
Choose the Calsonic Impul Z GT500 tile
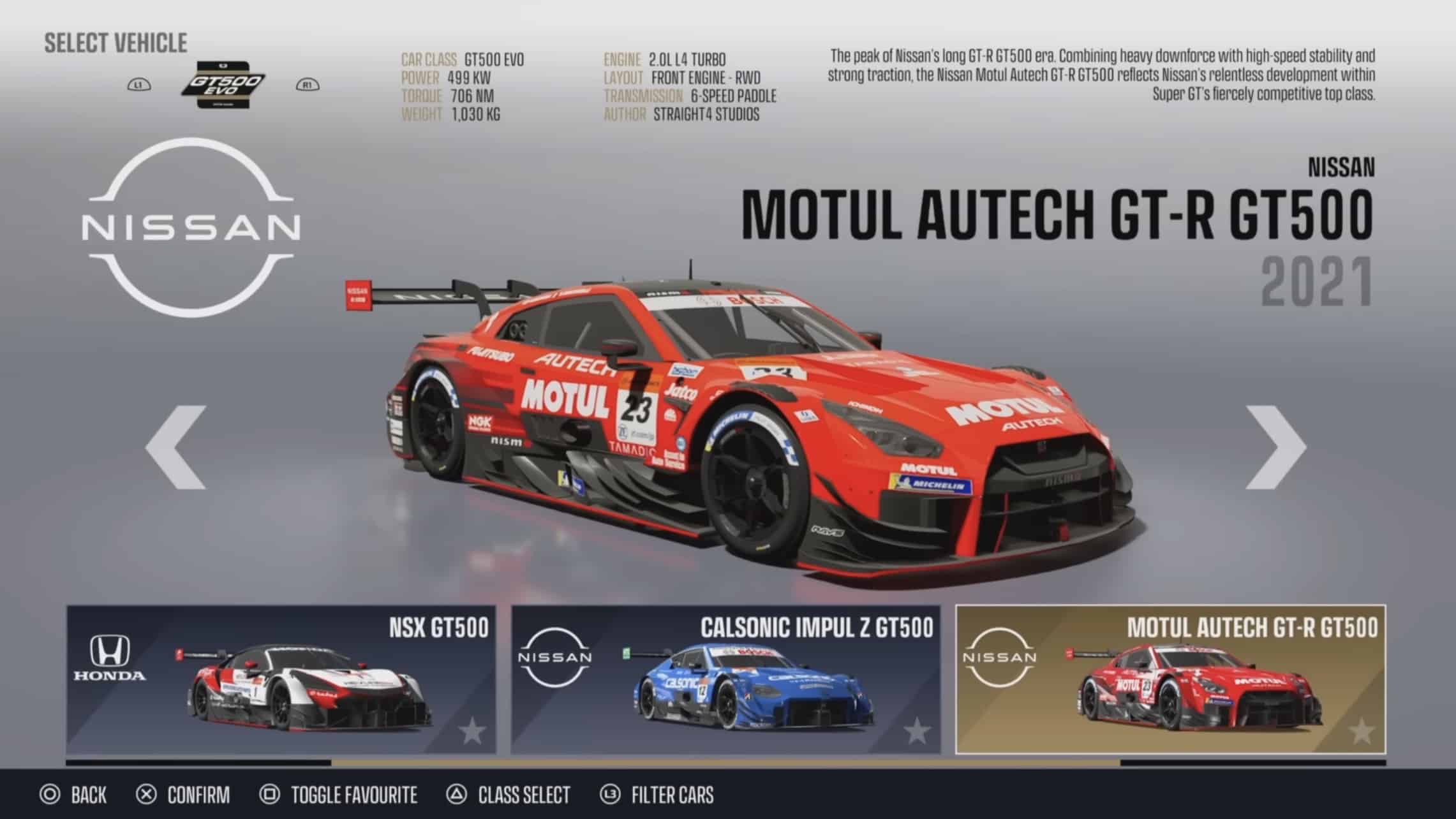[x=725, y=679]
